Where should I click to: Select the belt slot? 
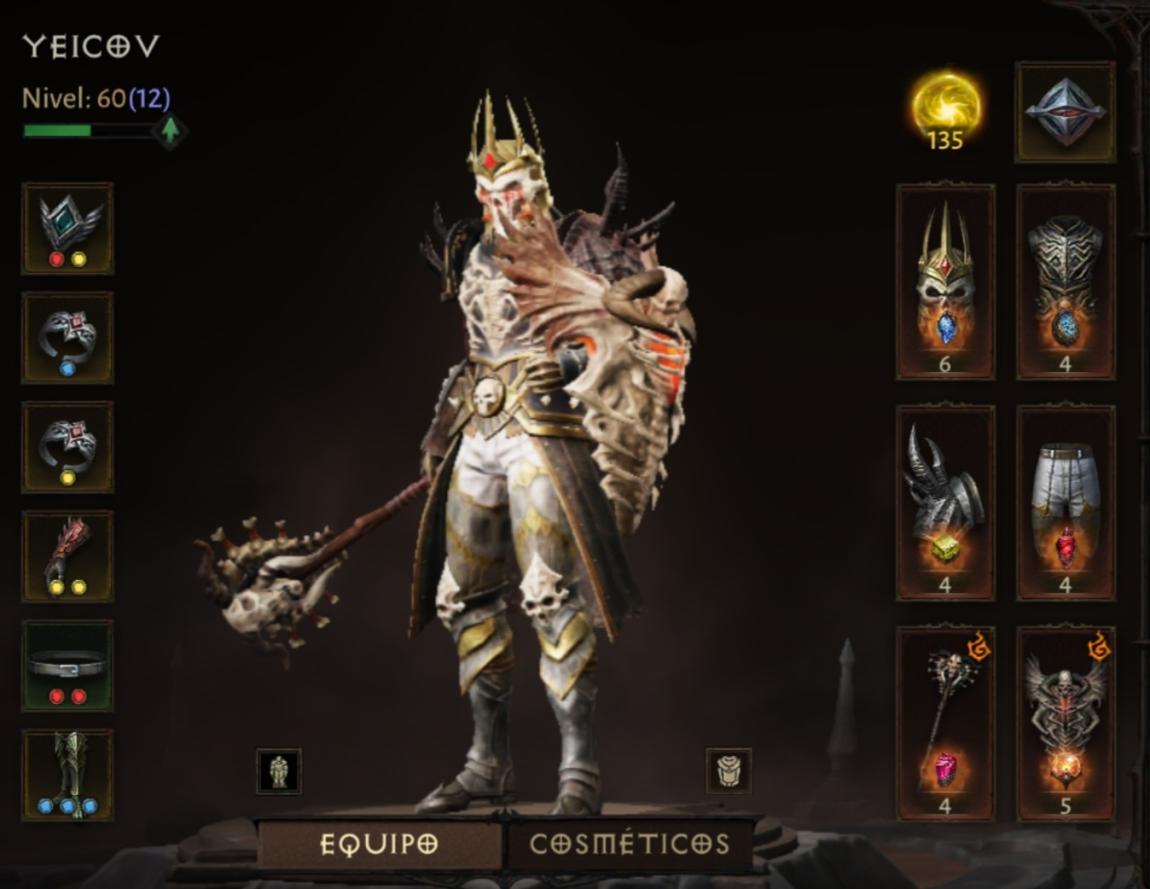(x=68, y=665)
